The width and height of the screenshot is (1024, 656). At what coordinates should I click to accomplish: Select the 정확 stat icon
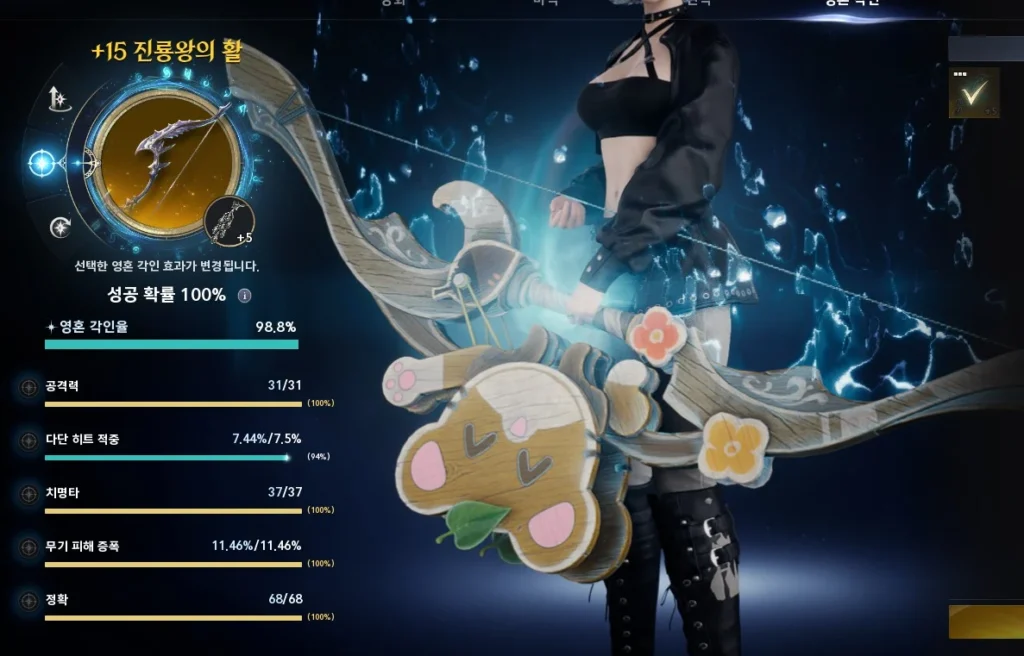coord(27,601)
